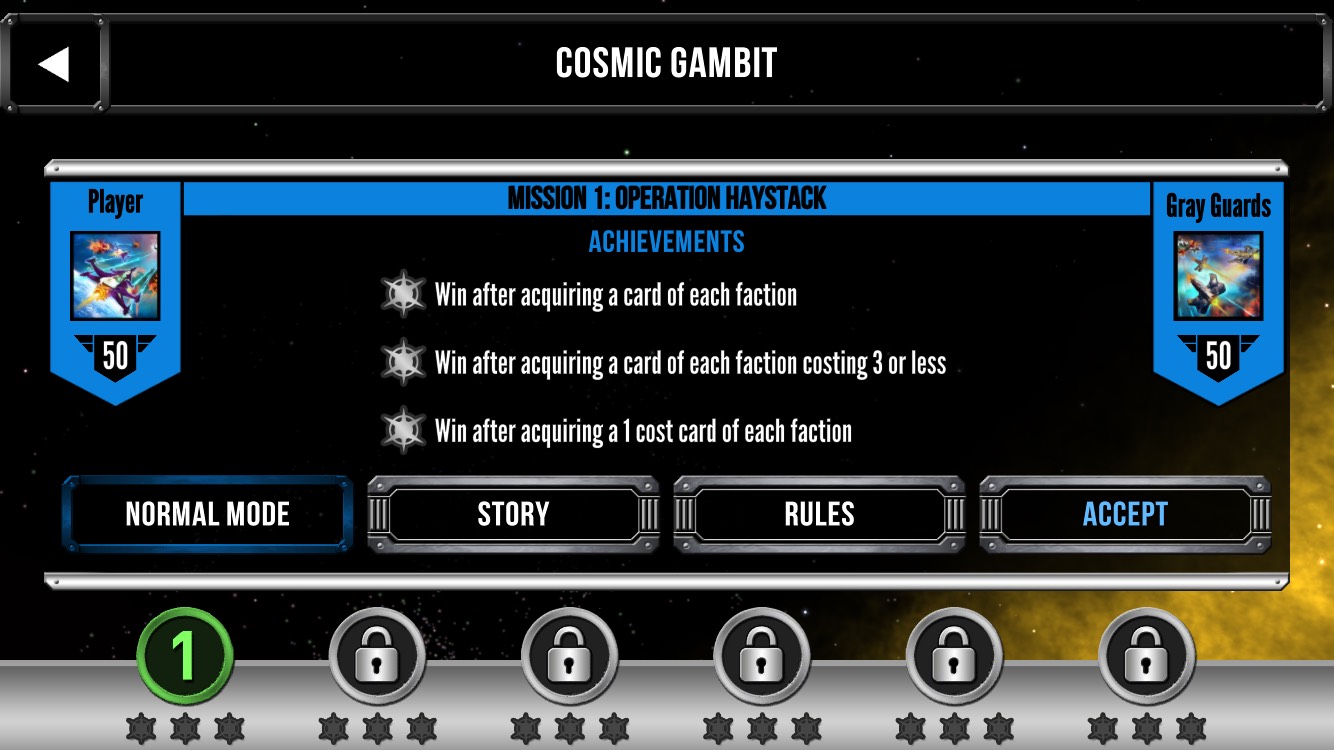This screenshot has width=1334, height=750.
Task: Toggle Normal Mode difficulty setting
Action: click(x=206, y=514)
